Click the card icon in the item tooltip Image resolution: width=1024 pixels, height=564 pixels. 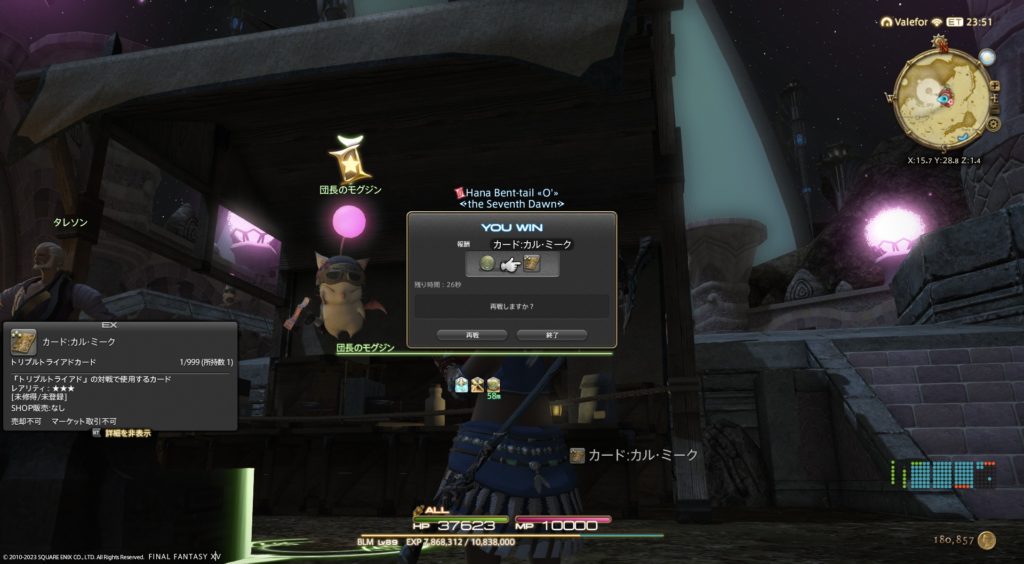click(24, 342)
